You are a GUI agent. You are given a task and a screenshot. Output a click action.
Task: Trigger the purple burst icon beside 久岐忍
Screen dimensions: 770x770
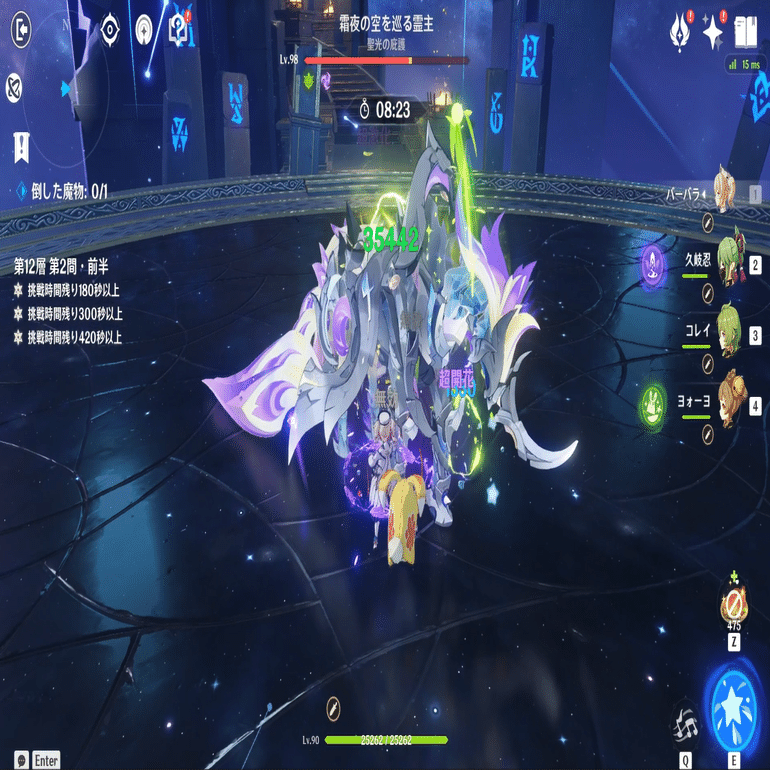coord(654,262)
